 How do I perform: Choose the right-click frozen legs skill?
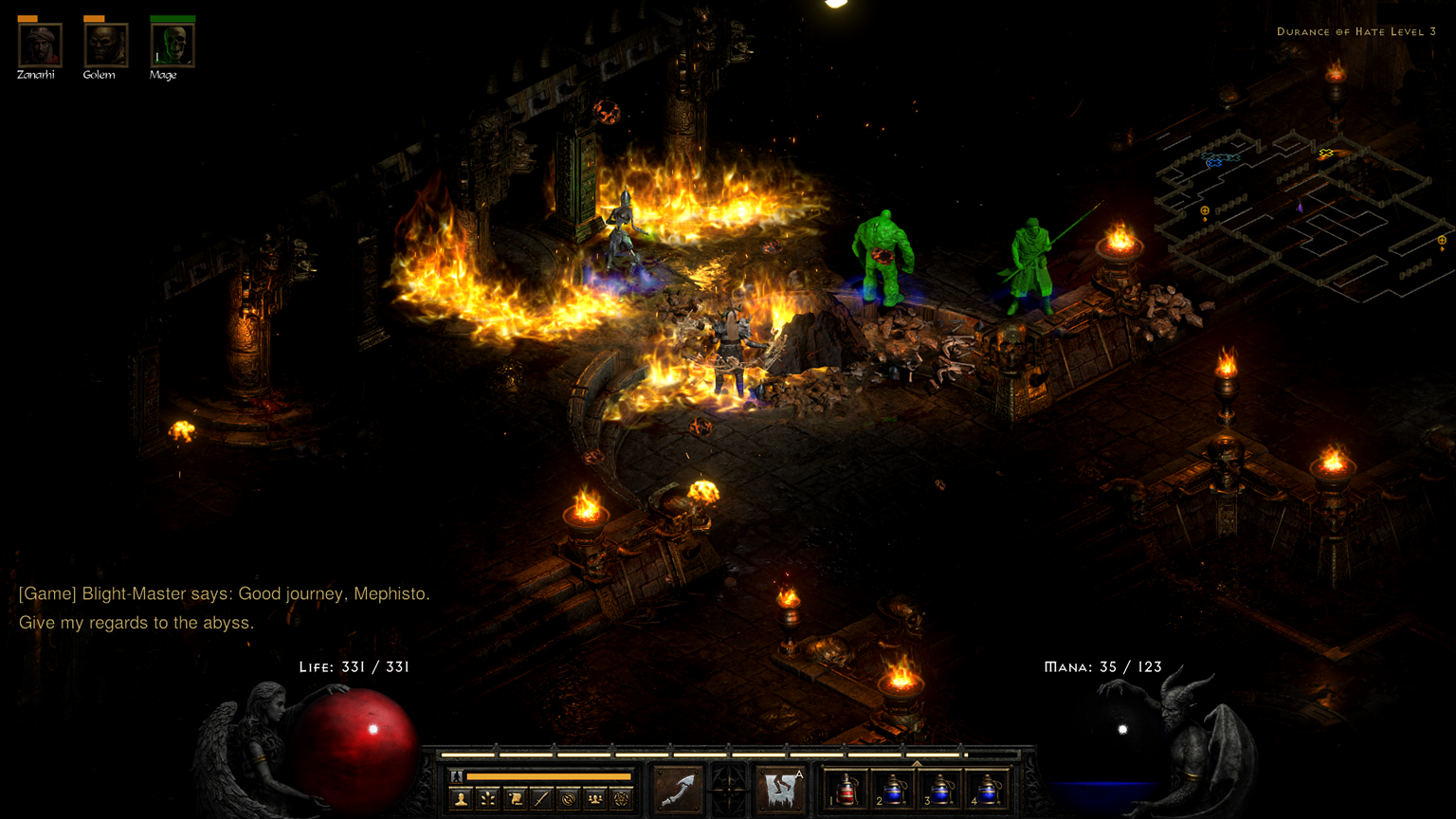pos(782,790)
